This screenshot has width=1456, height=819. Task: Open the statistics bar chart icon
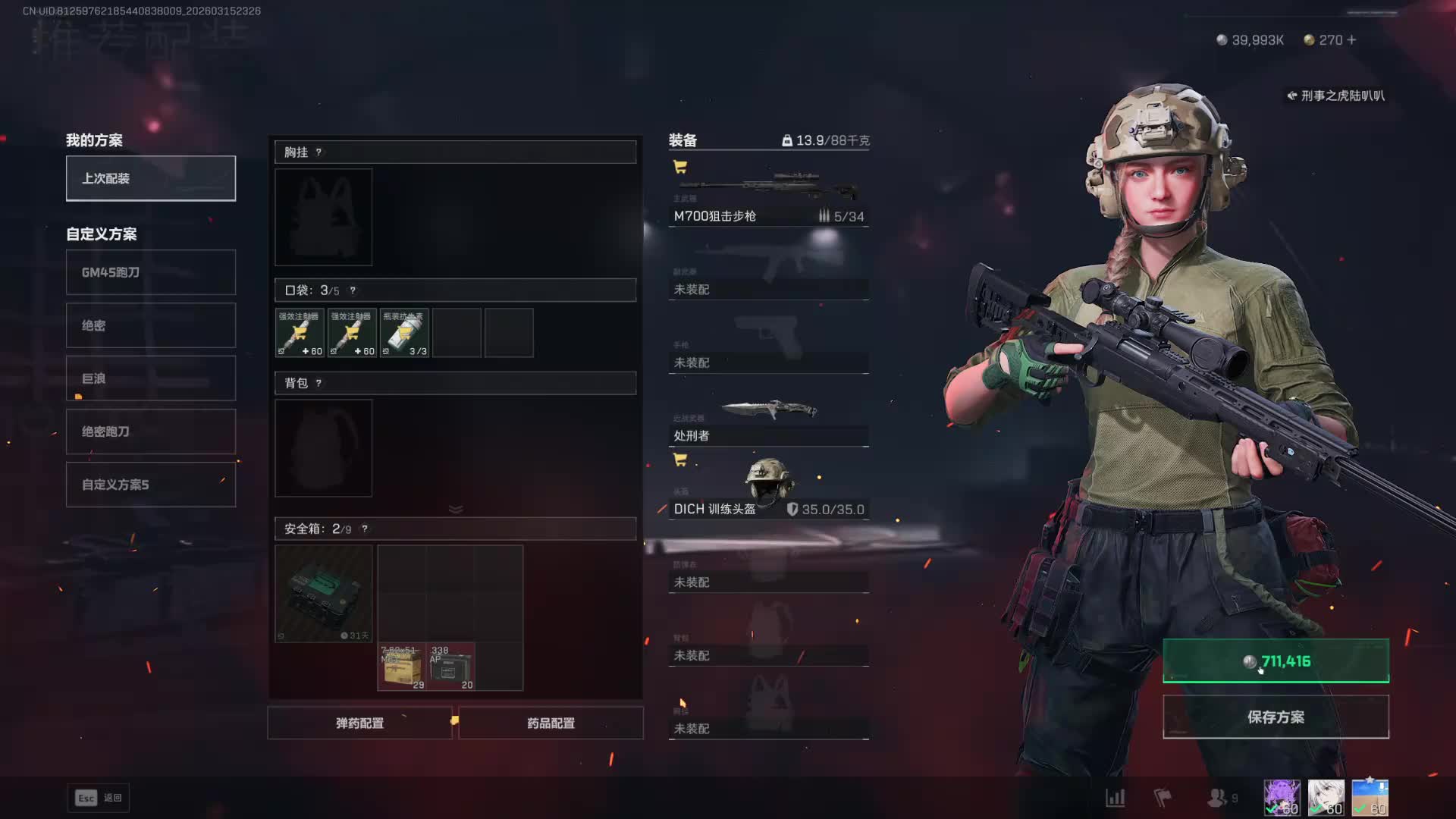point(1115,798)
